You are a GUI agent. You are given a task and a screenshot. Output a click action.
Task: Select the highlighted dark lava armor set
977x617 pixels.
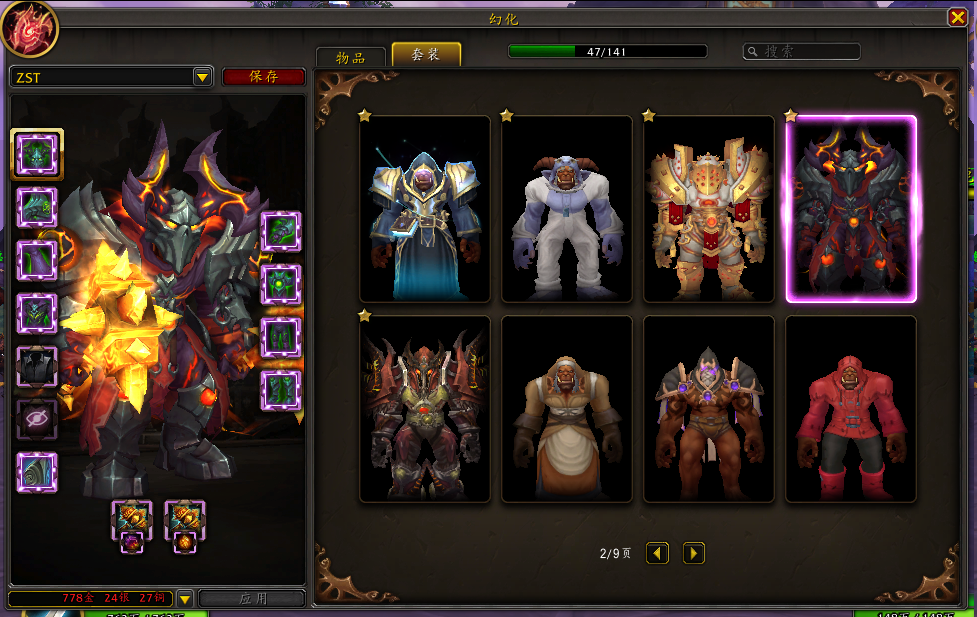pyautogui.click(x=851, y=209)
